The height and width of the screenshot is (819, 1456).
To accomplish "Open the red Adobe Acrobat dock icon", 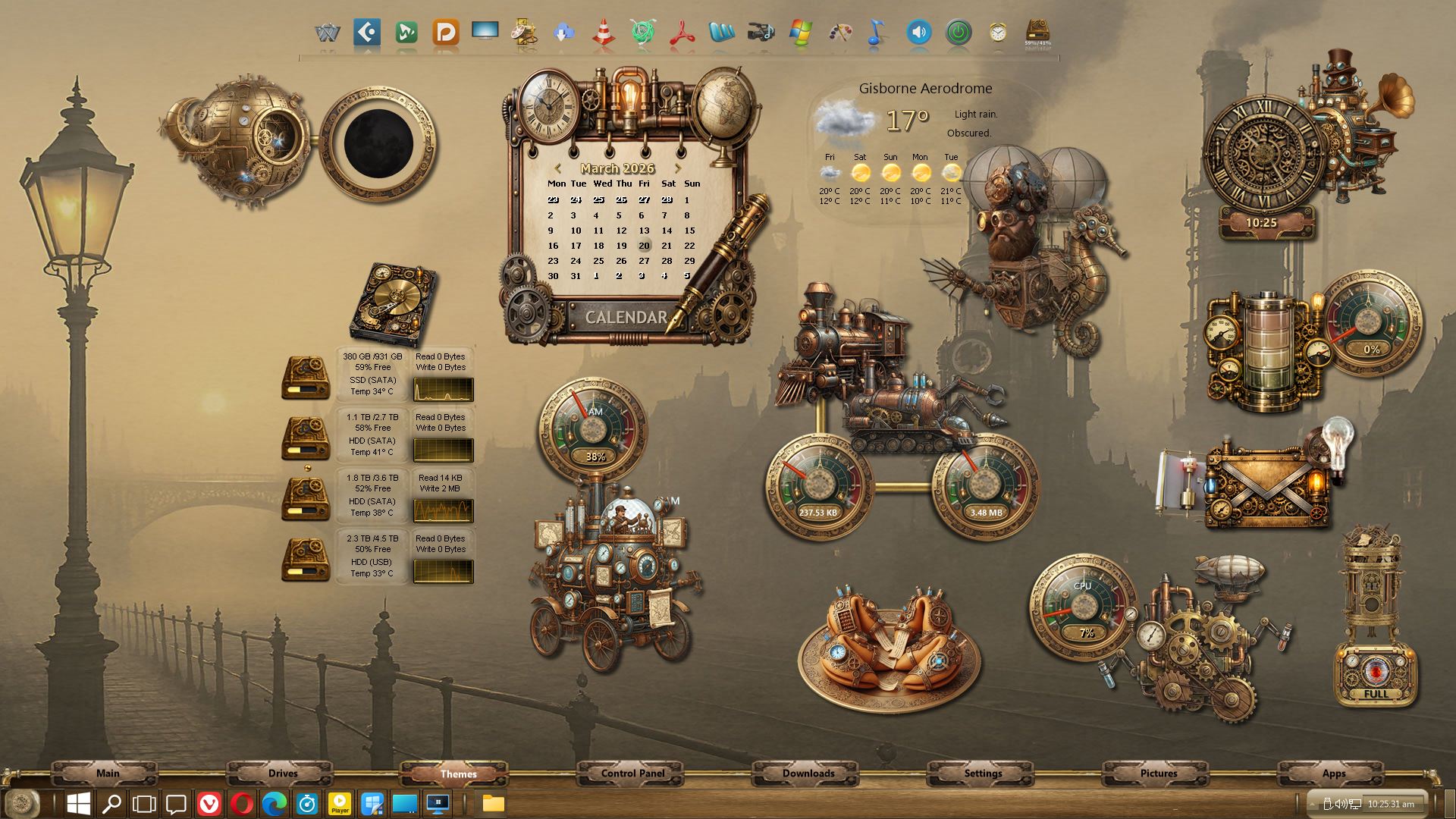I will coord(682,33).
